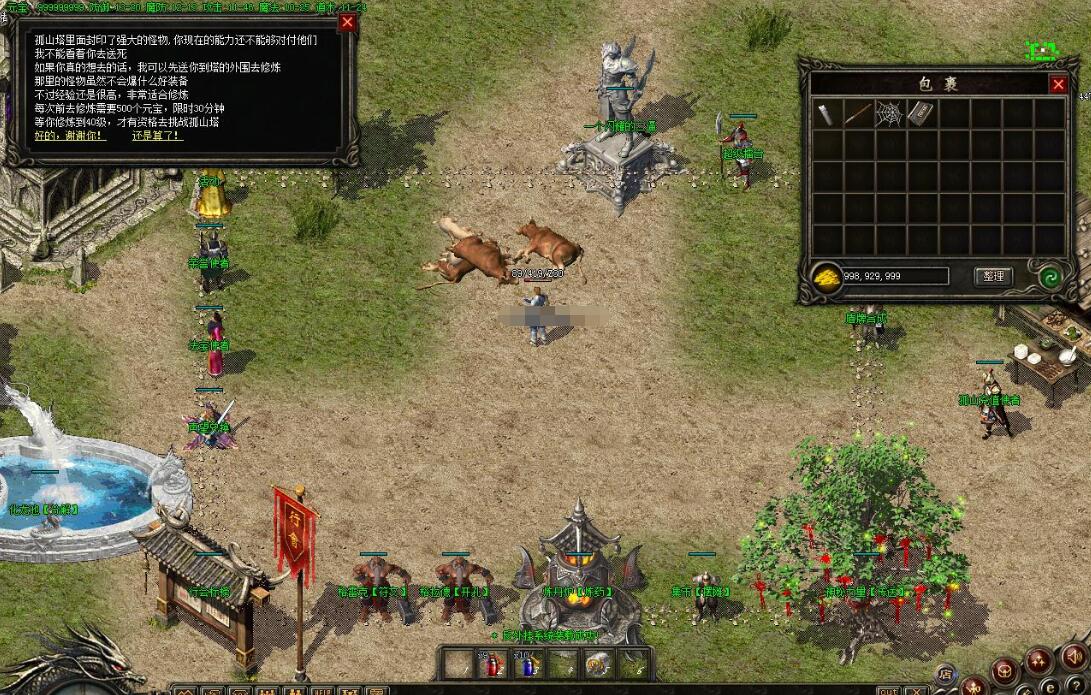This screenshot has width=1091, height=695.
Task: Click the green swirl button in the bag
Action: (x=1050, y=277)
